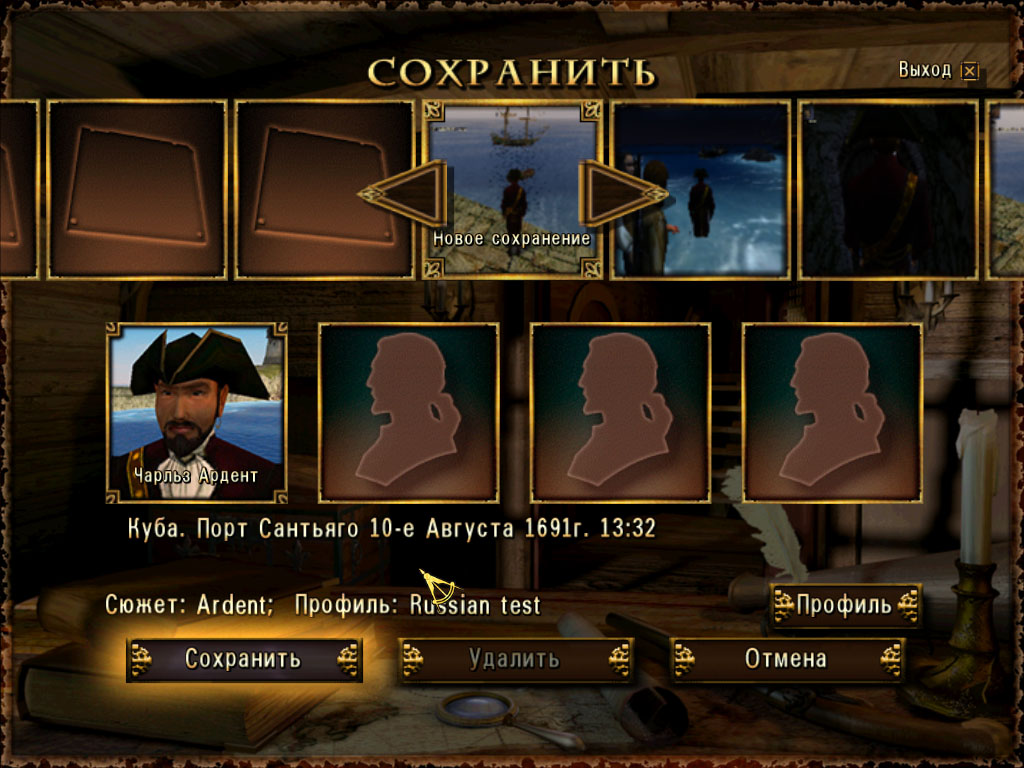Screen dimensions: 1024x768
Task: Close the save screen via Выход
Action: (968, 71)
